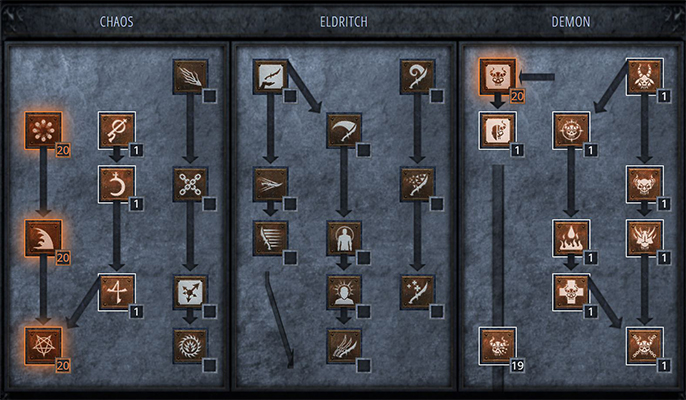
Task: Choose the curled hook staff Eldritch skill
Action: [417, 76]
